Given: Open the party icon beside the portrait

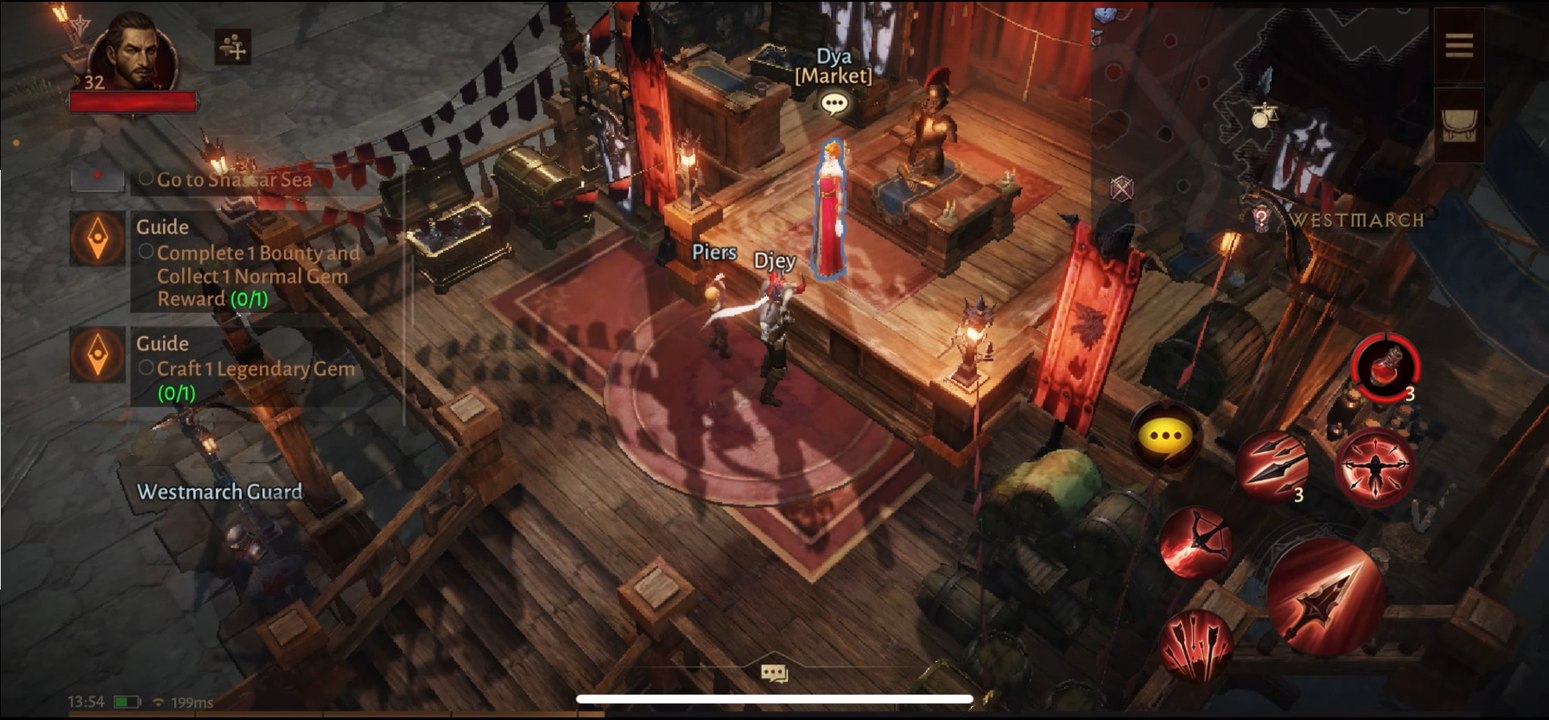Looking at the screenshot, I should coord(232,46).
